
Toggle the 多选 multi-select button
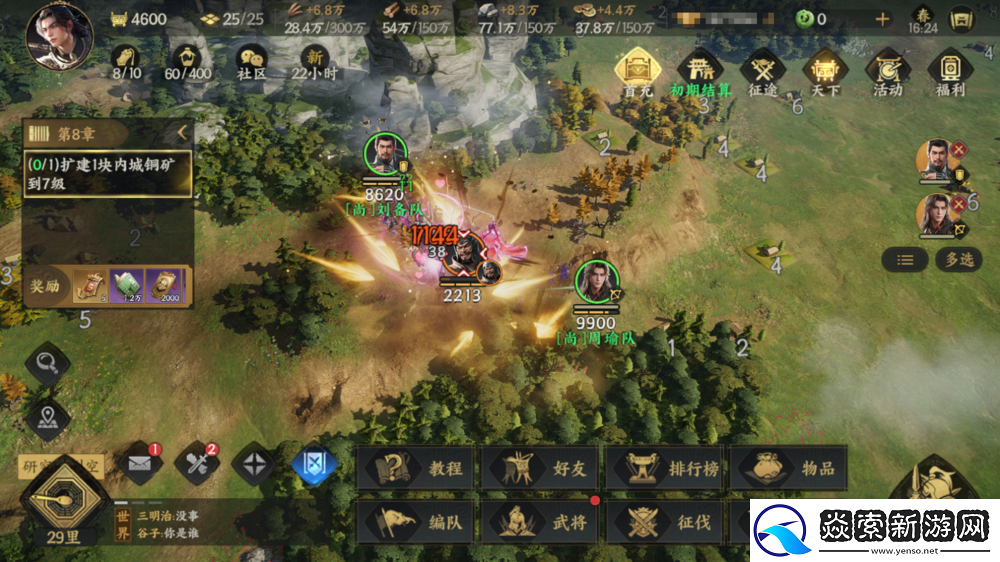click(958, 260)
